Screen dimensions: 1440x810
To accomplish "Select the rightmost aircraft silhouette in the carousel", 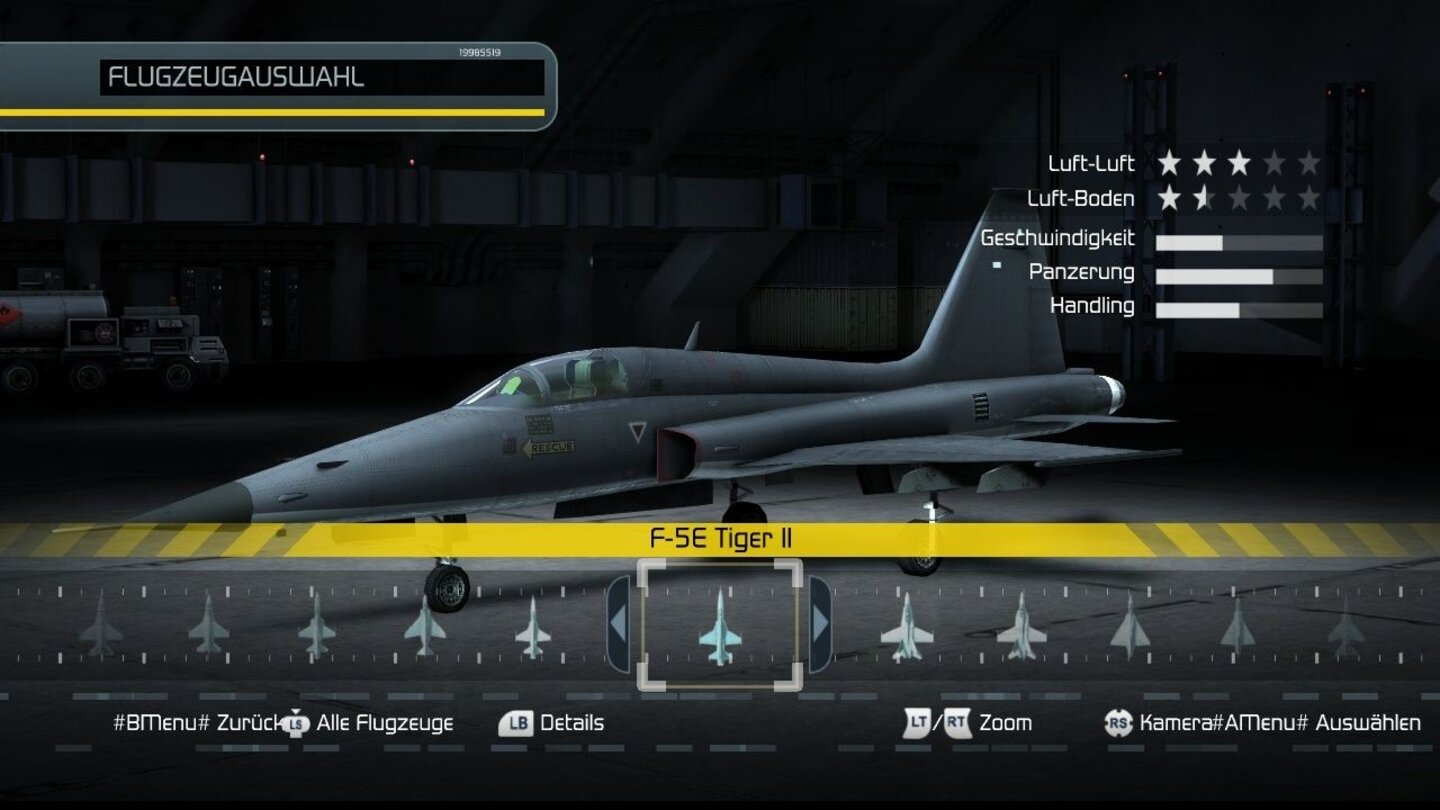I will [1348, 630].
